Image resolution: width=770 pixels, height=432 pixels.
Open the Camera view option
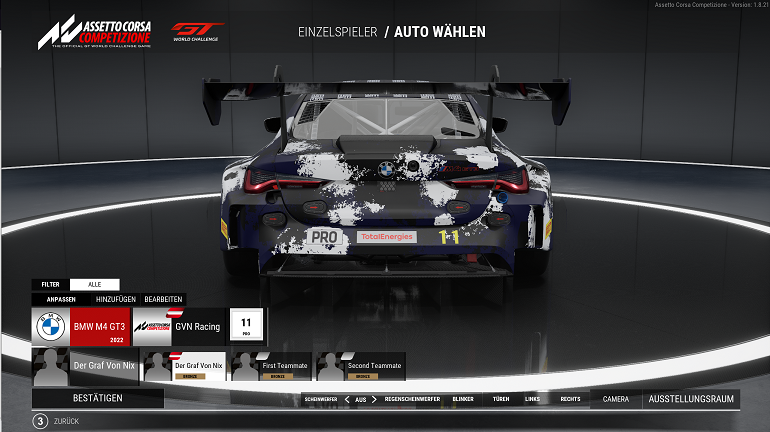coord(616,399)
